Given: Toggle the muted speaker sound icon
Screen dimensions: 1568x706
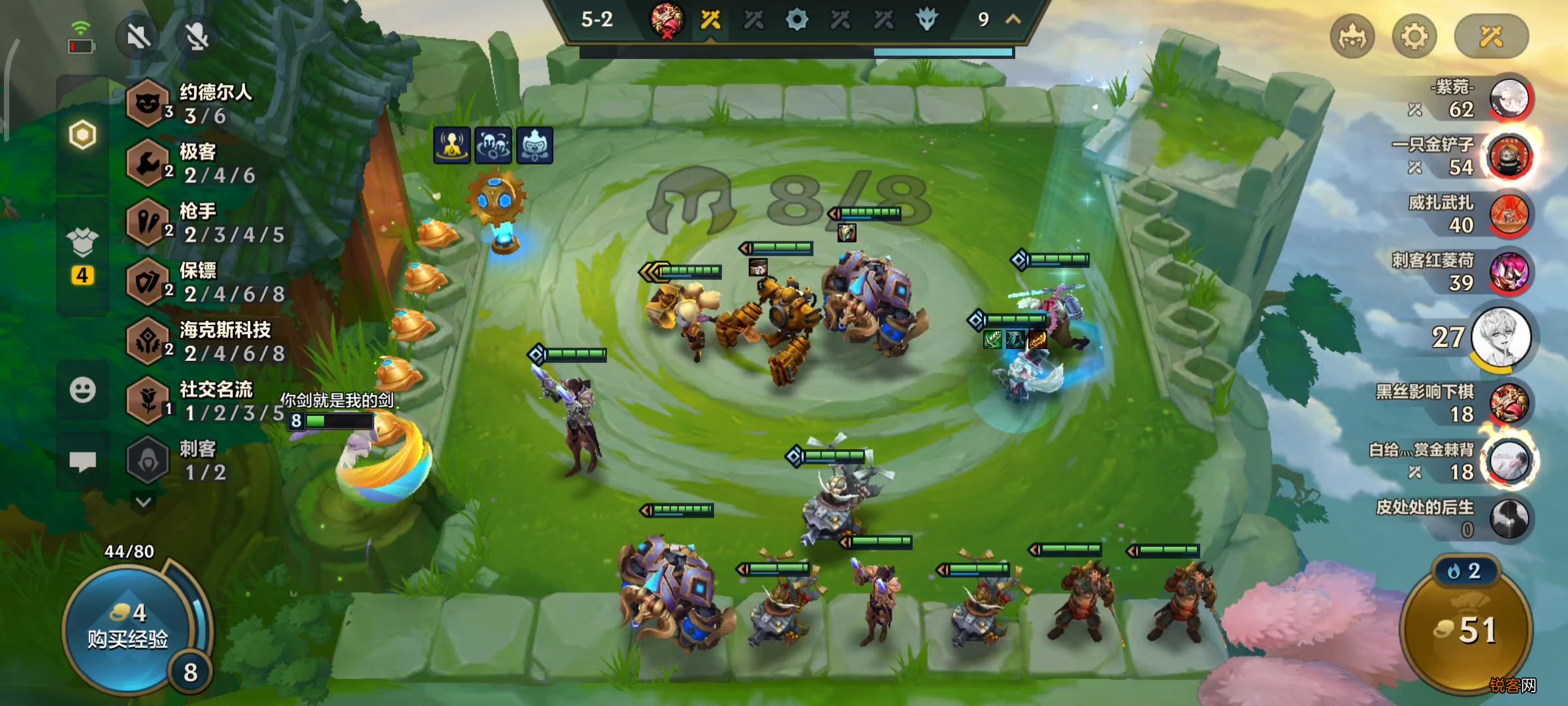Looking at the screenshot, I should click(x=139, y=37).
